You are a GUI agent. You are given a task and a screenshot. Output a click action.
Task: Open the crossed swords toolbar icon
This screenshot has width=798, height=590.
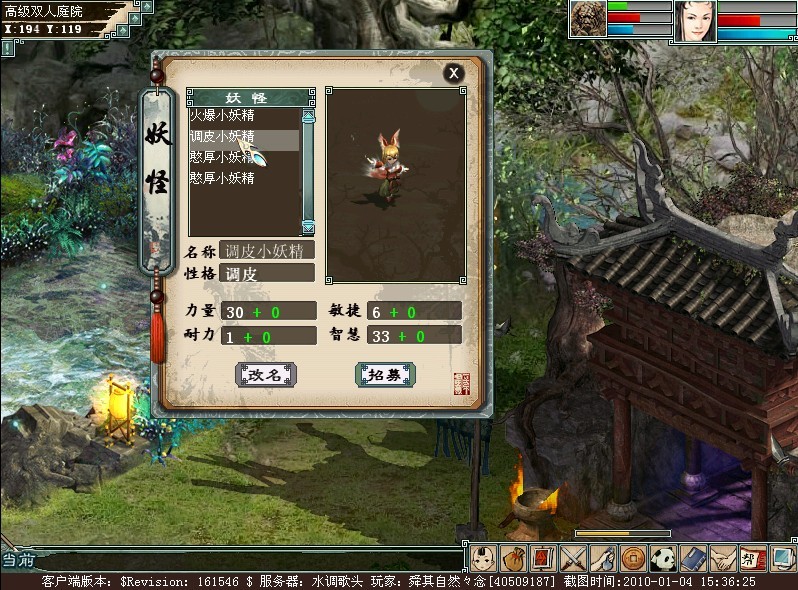point(573,558)
